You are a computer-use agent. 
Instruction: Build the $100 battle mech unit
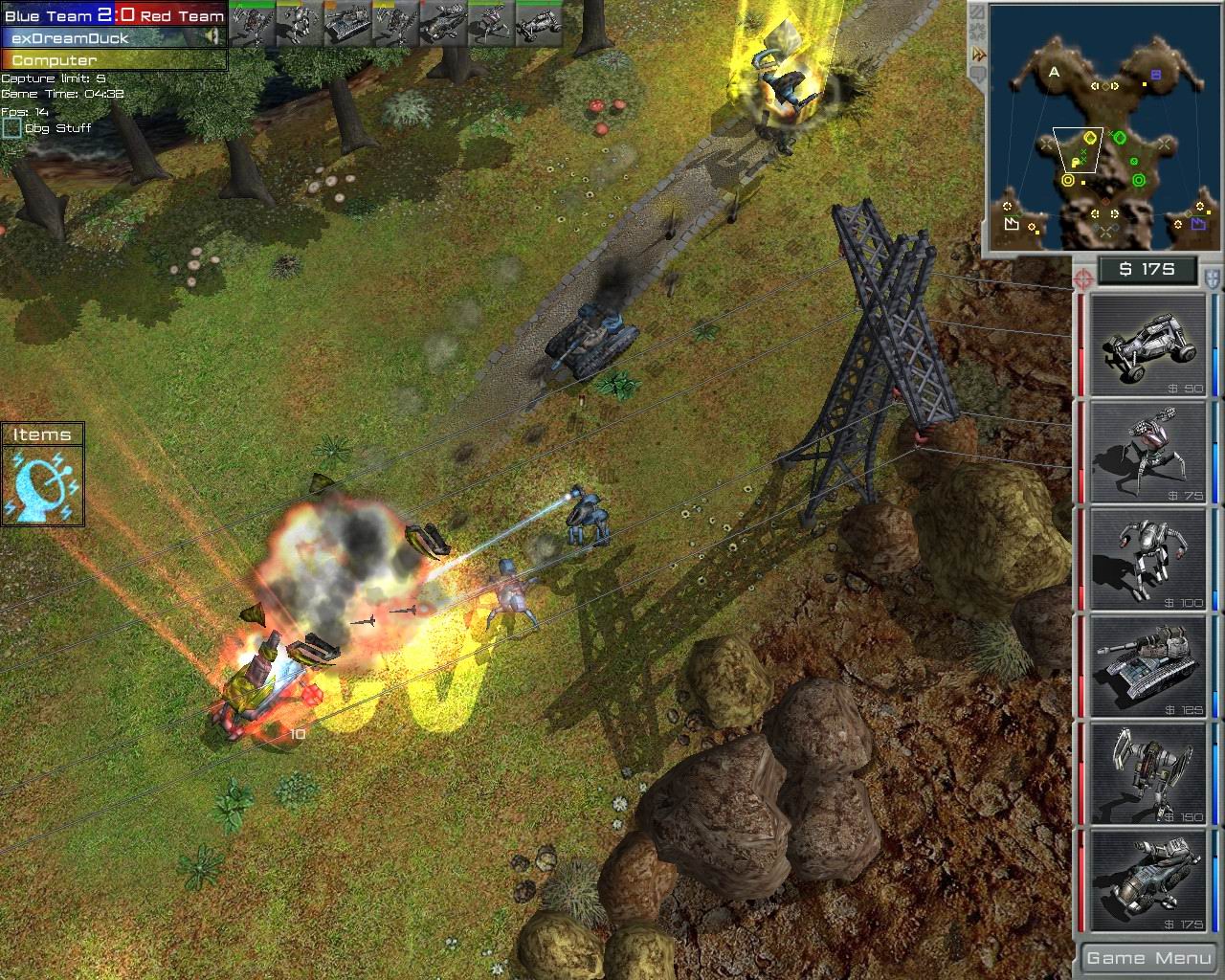tap(1146, 560)
